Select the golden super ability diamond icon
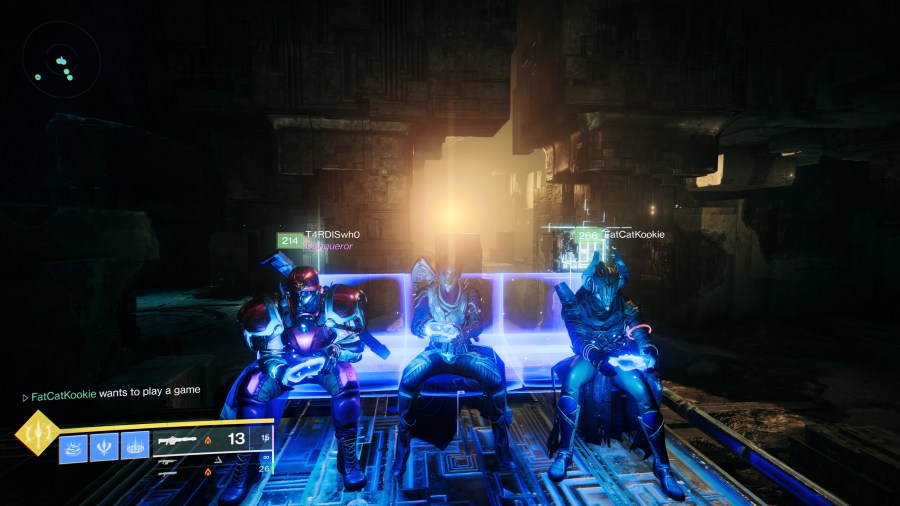Viewport: 900px width, 506px height. click(36, 434)
